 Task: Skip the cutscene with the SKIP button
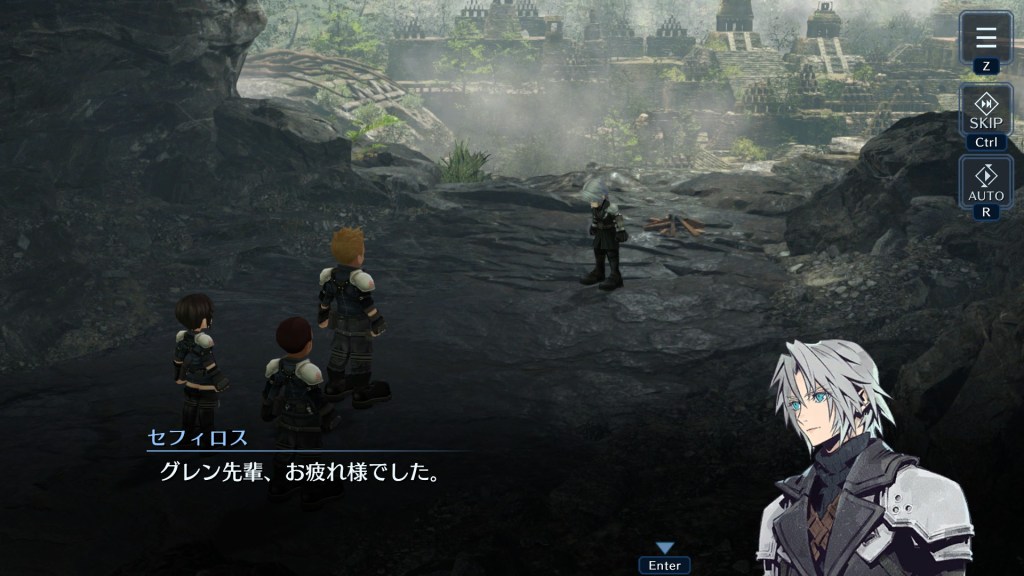(985, 110)
